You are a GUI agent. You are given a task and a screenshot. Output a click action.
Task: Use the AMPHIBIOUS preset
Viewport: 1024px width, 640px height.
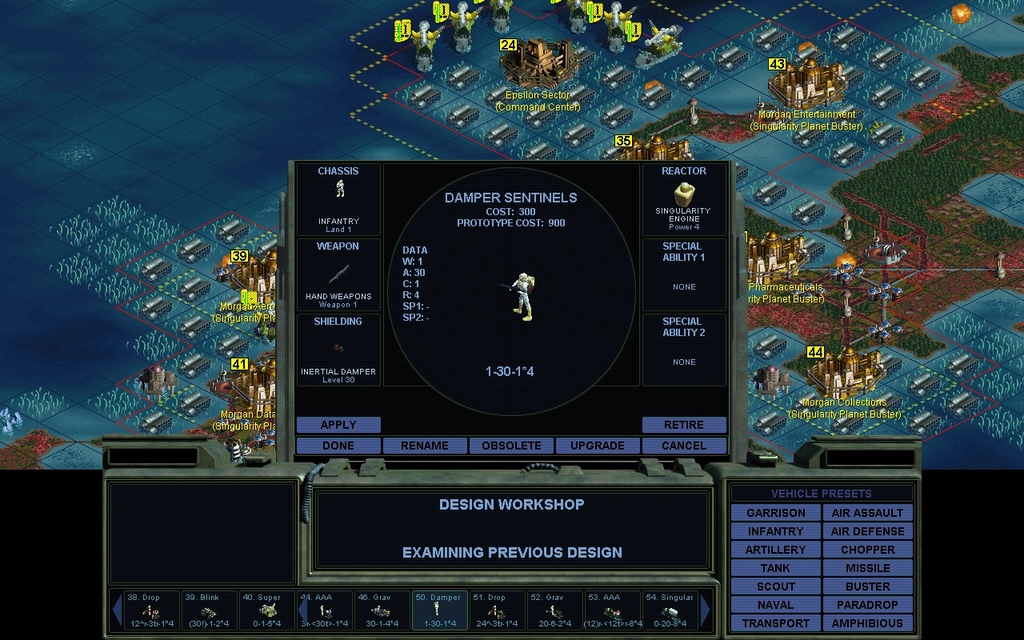[867, 623]
